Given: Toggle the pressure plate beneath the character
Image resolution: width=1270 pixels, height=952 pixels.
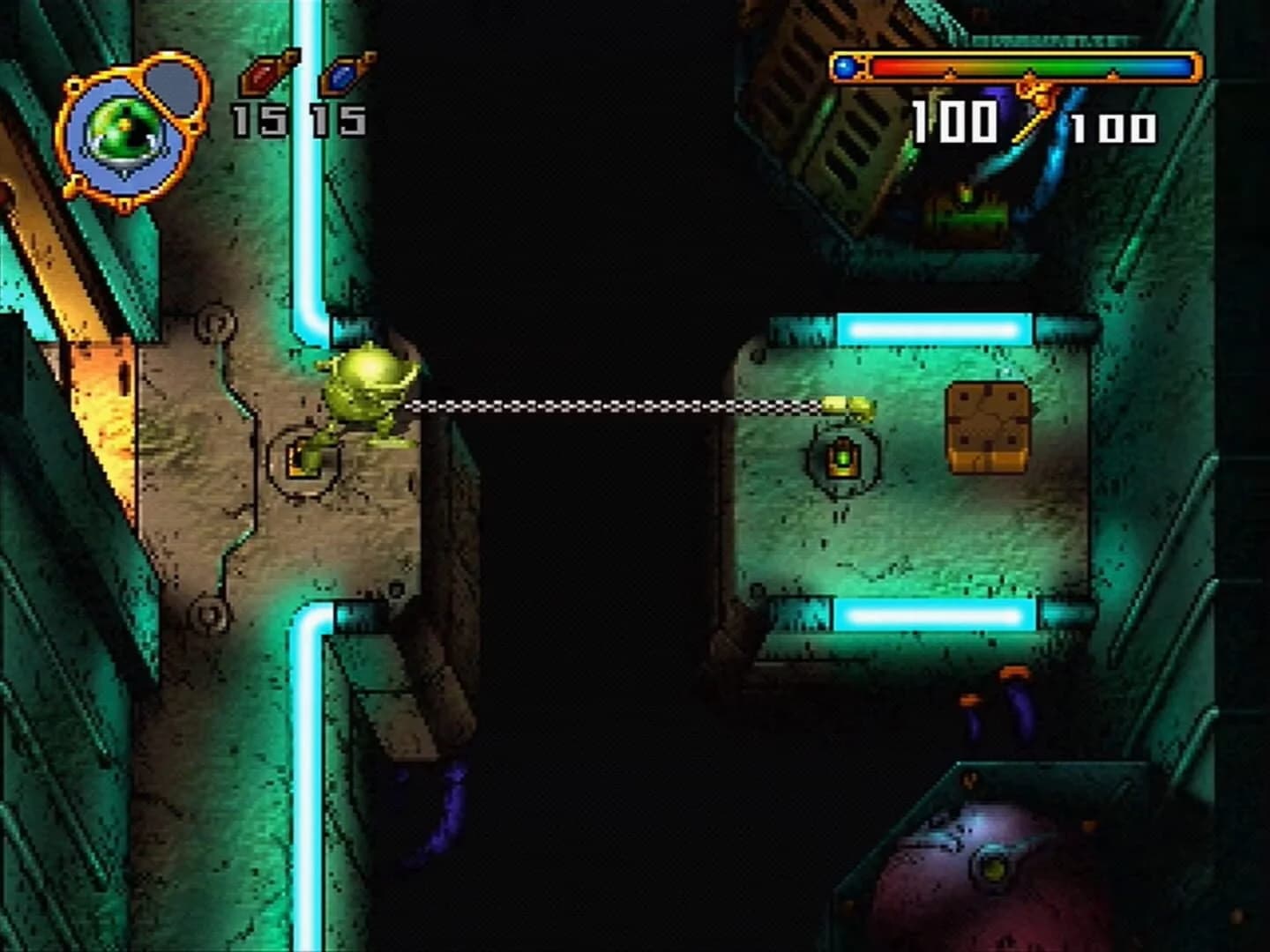Looking at the screenshot, I should pyautogui.click(x=304, y=459).
